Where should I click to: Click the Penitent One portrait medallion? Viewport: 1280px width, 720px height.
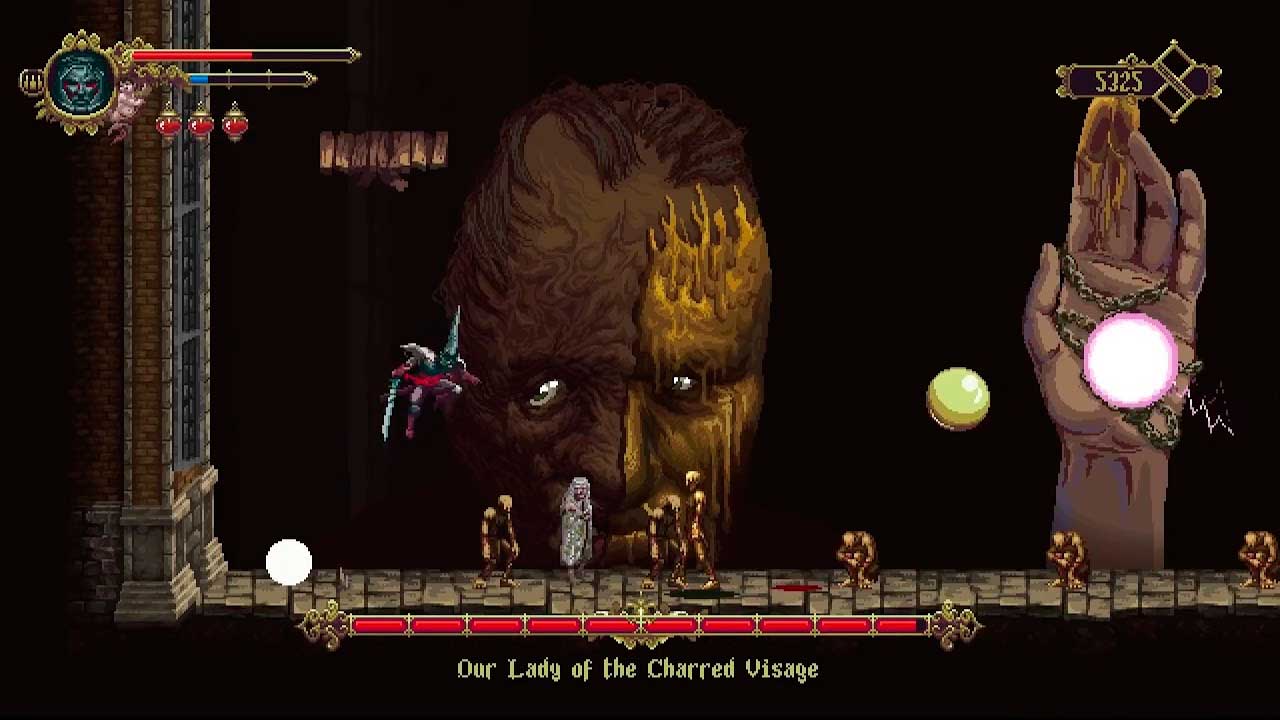[82, 83]
